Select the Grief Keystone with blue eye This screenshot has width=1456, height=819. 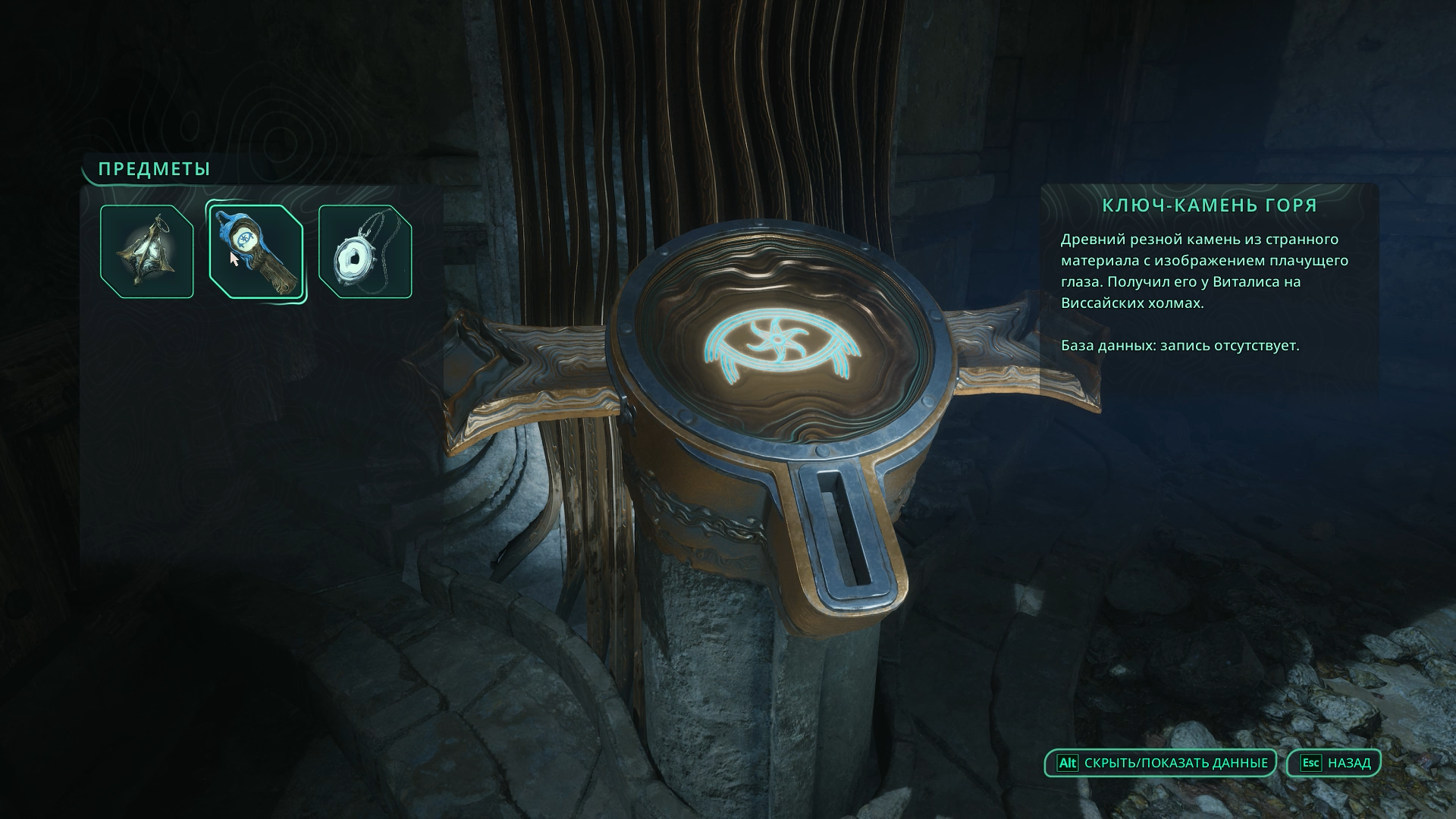coord(256,252)
